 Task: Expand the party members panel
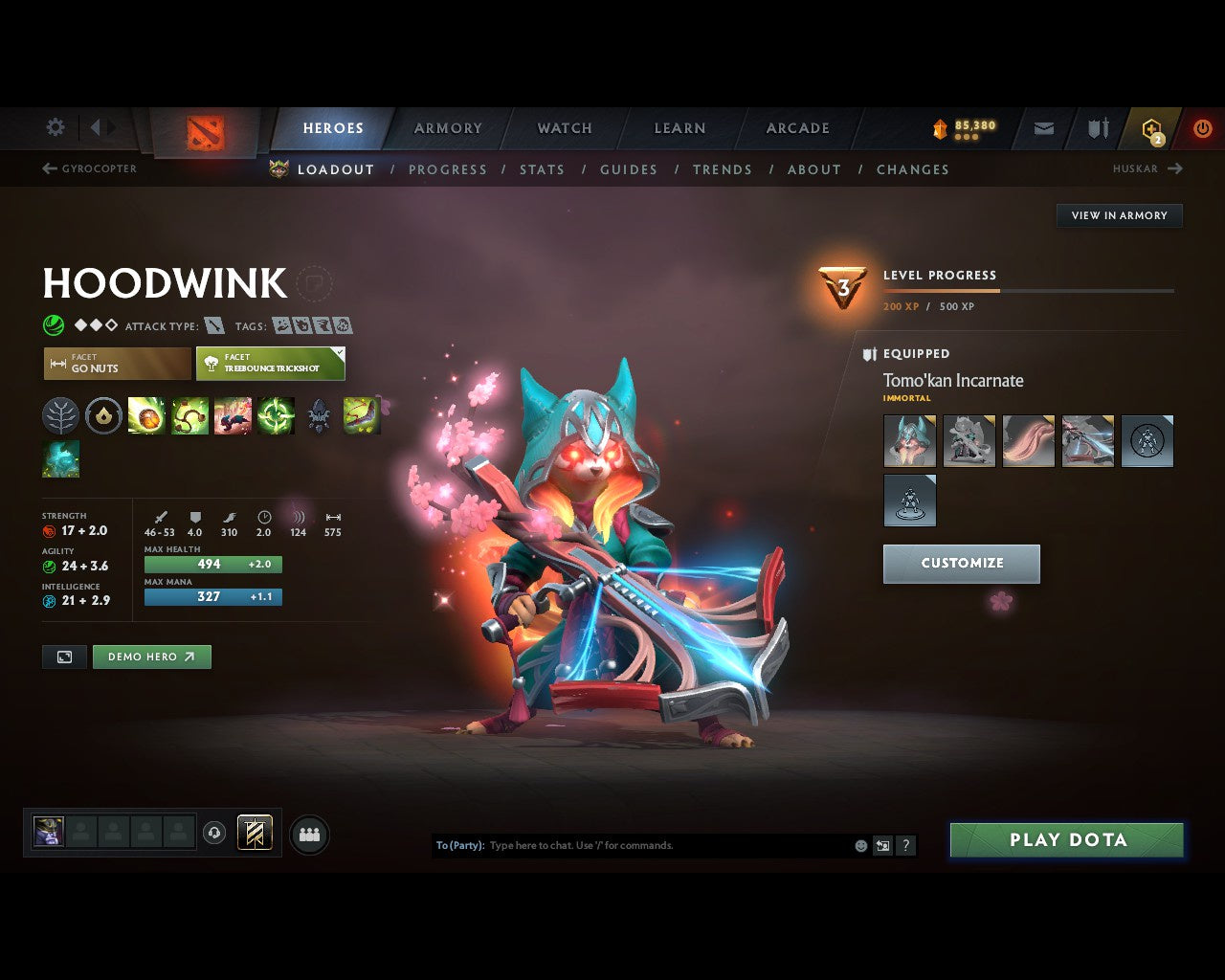coord(308,834)
